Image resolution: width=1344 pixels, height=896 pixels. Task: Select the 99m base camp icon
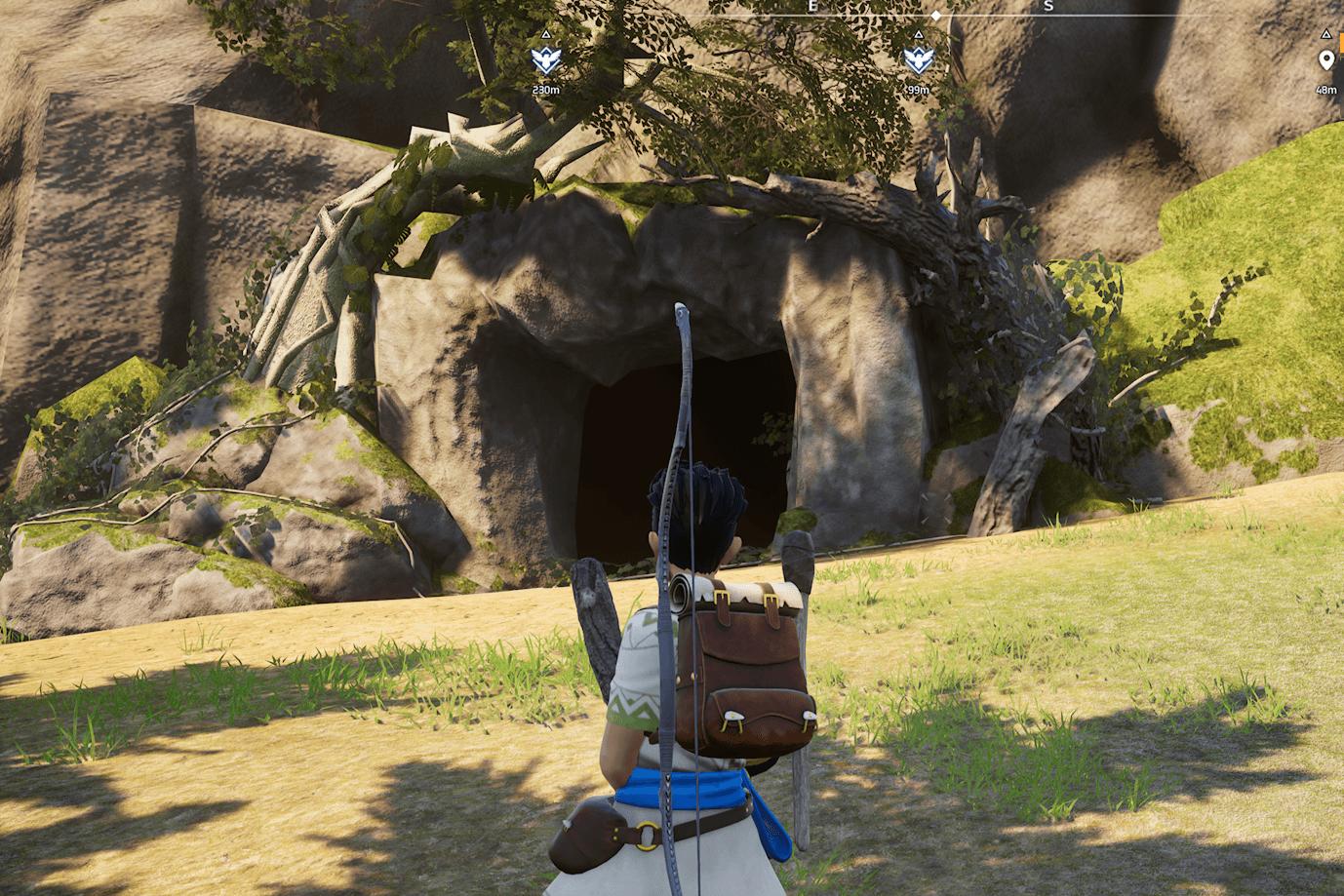click(917, 60)
